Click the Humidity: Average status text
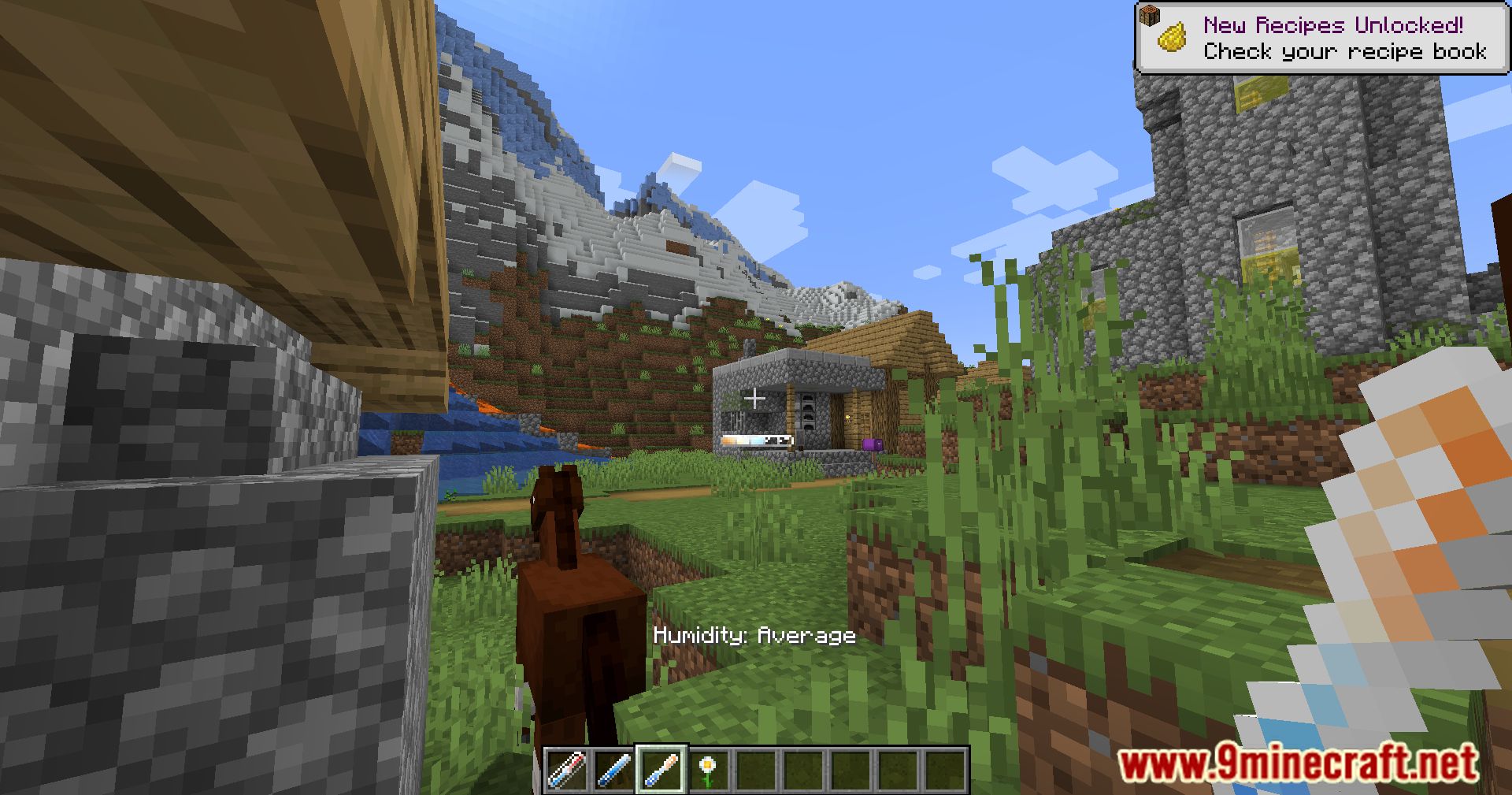 click(x=755, y=636)
